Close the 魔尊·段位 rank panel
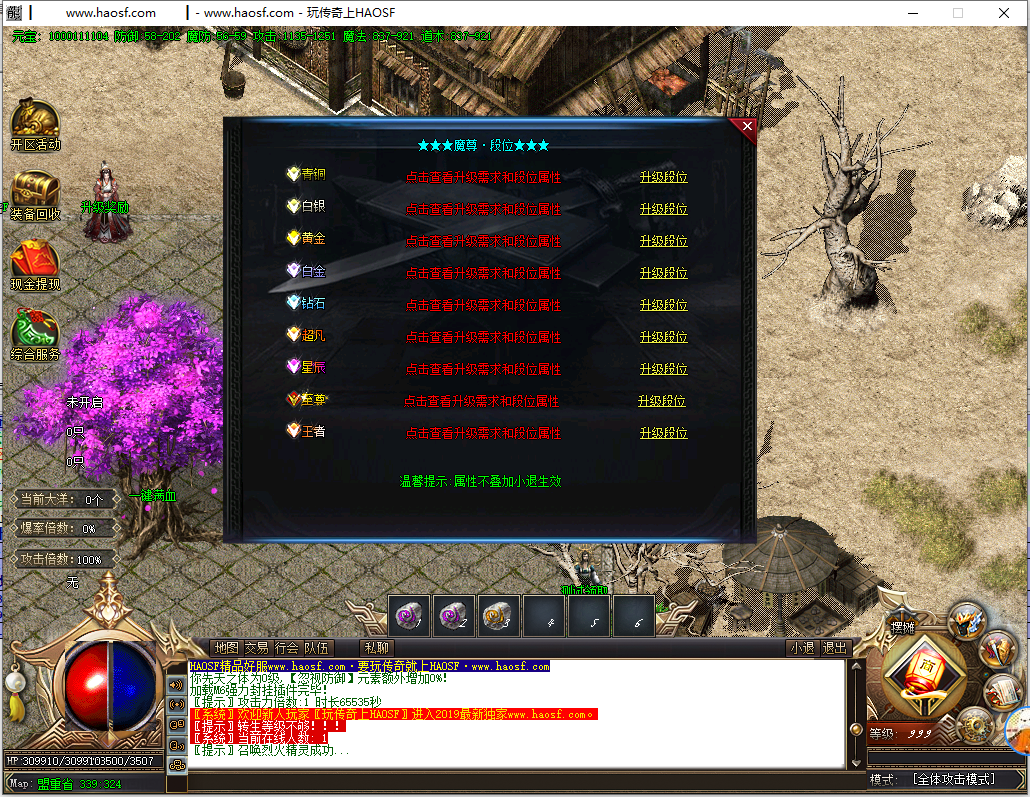 pyautogui.click(x=746, y=126)
